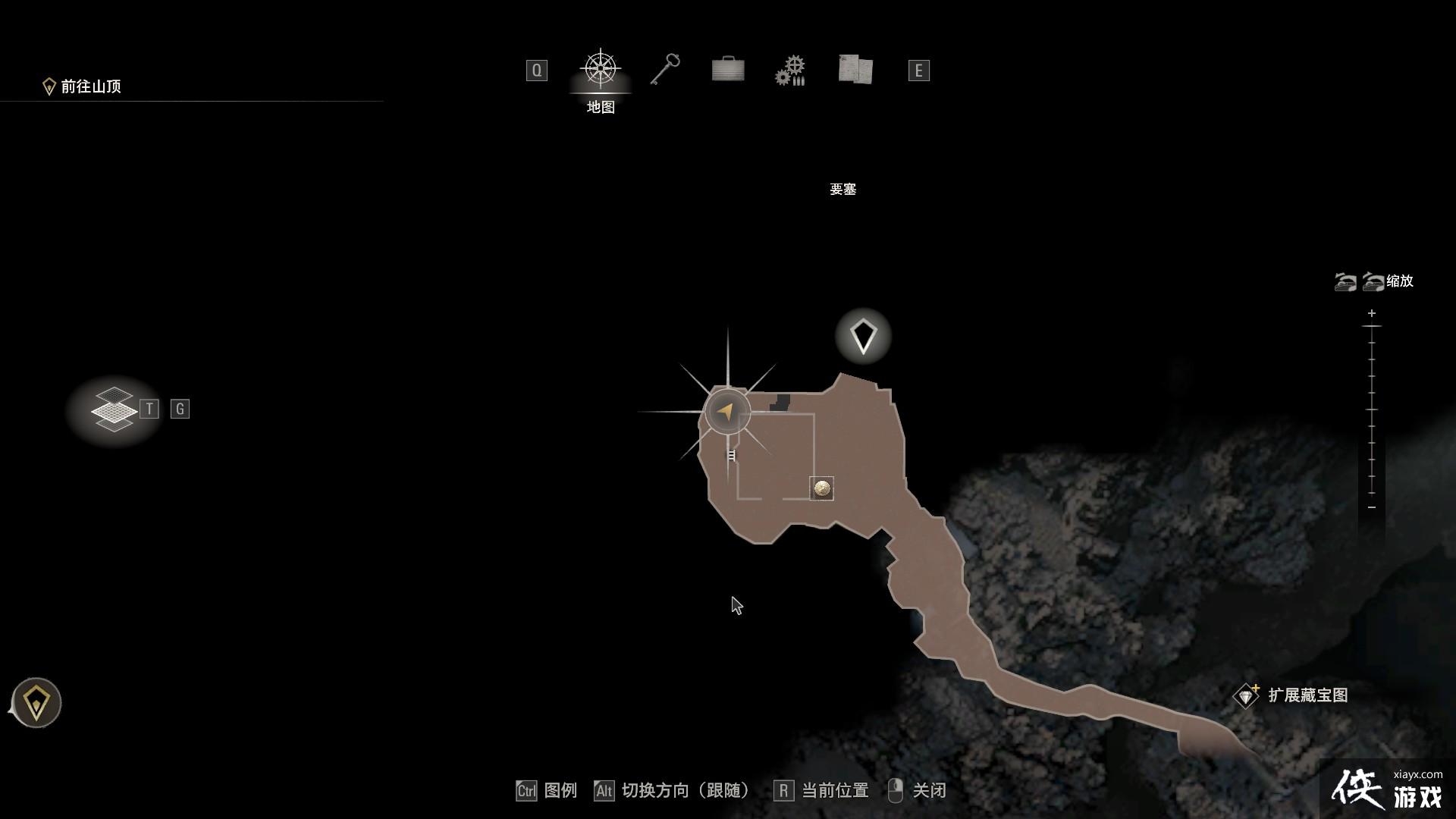Image resolution: width=1456 pixels, height=819 pixels.
Task: Collapse map layers with the G key option
Action: click(179, 408)
